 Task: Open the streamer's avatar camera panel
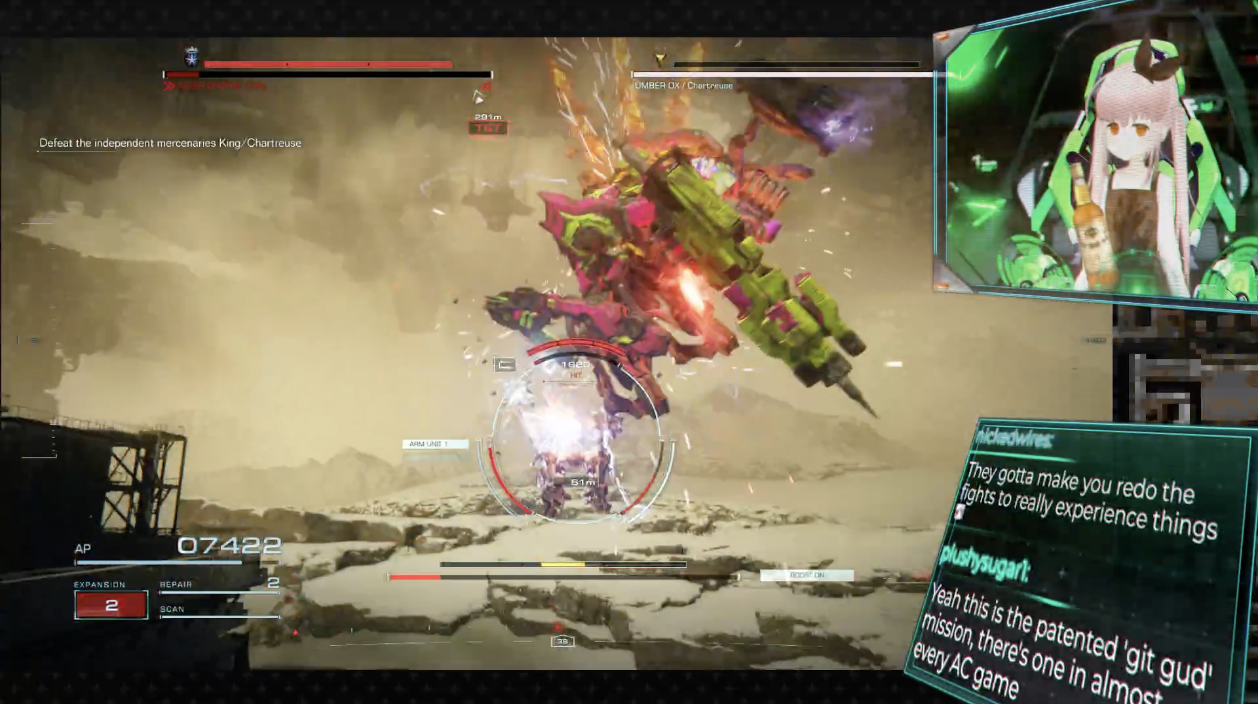(1094, 160)
